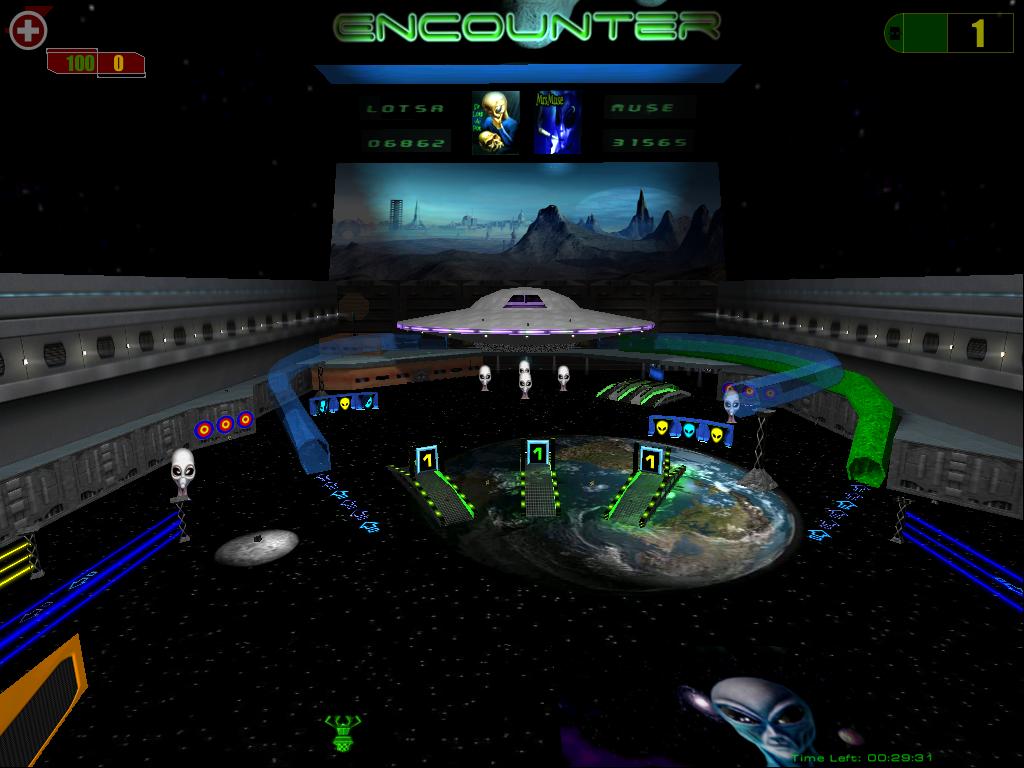Viewport: 1024px width, 768px height.
Task: Select the green figure-and-basket HUD icon
Action: coord(342,731)
